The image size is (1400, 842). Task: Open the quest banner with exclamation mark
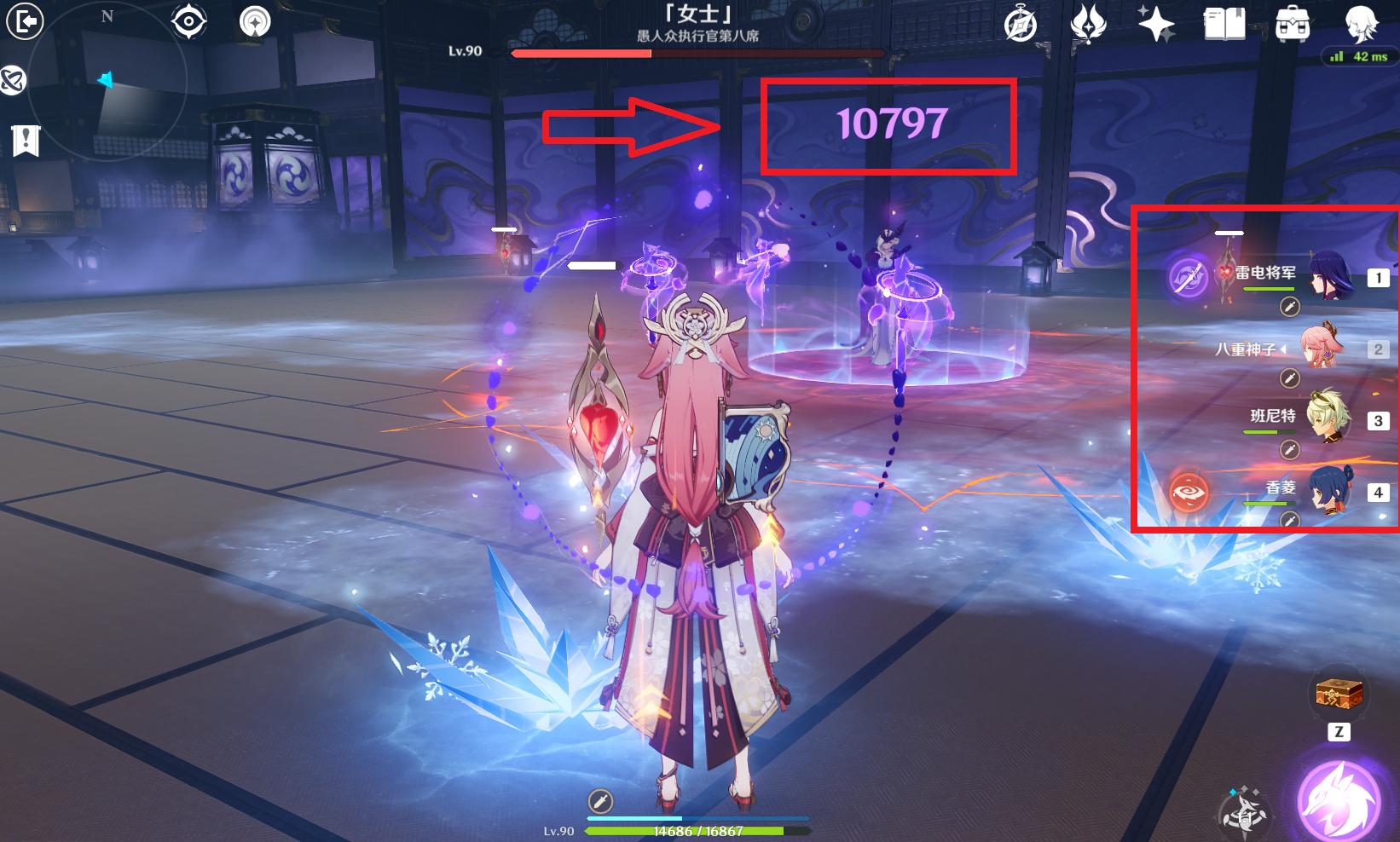point(26,140)
